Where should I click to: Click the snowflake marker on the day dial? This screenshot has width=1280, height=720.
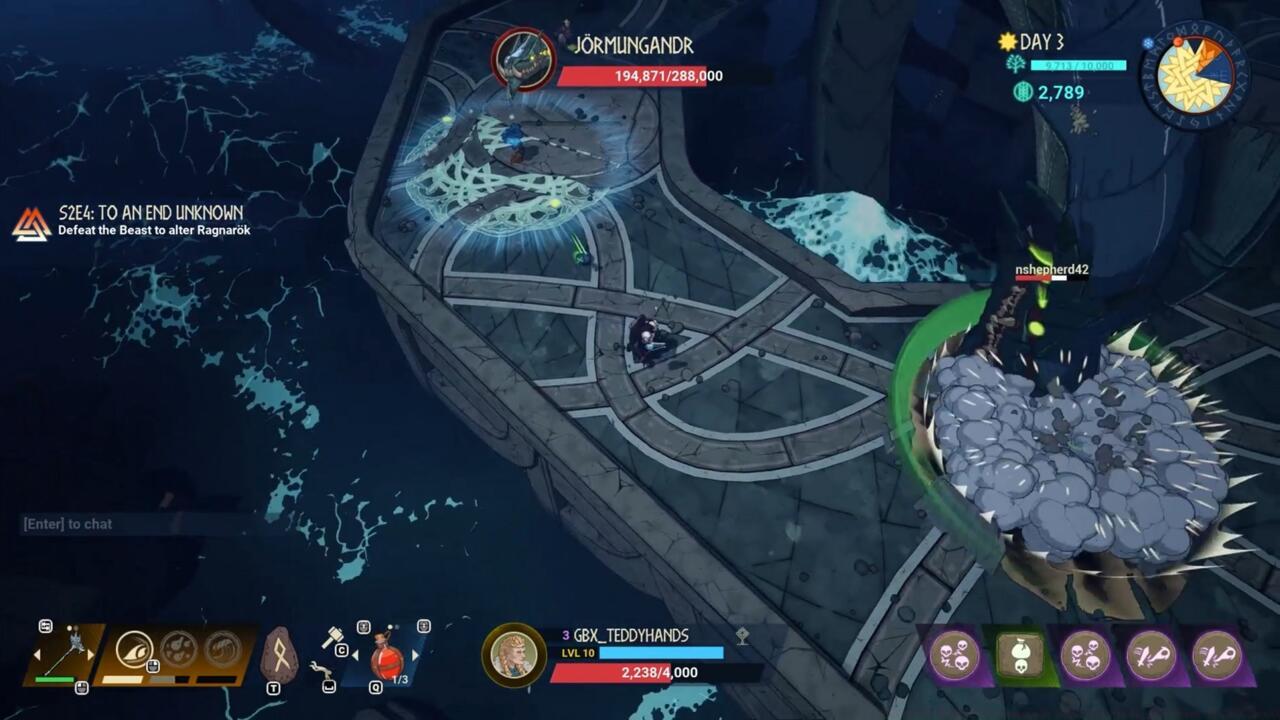(1147, 43)
